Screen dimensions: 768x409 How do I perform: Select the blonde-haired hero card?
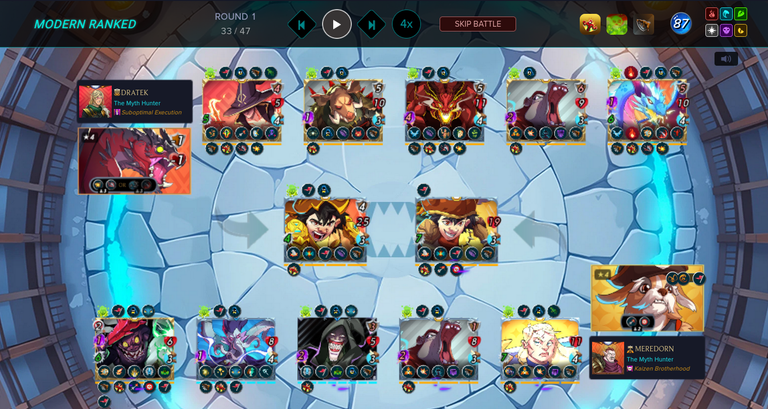point(540,347)
